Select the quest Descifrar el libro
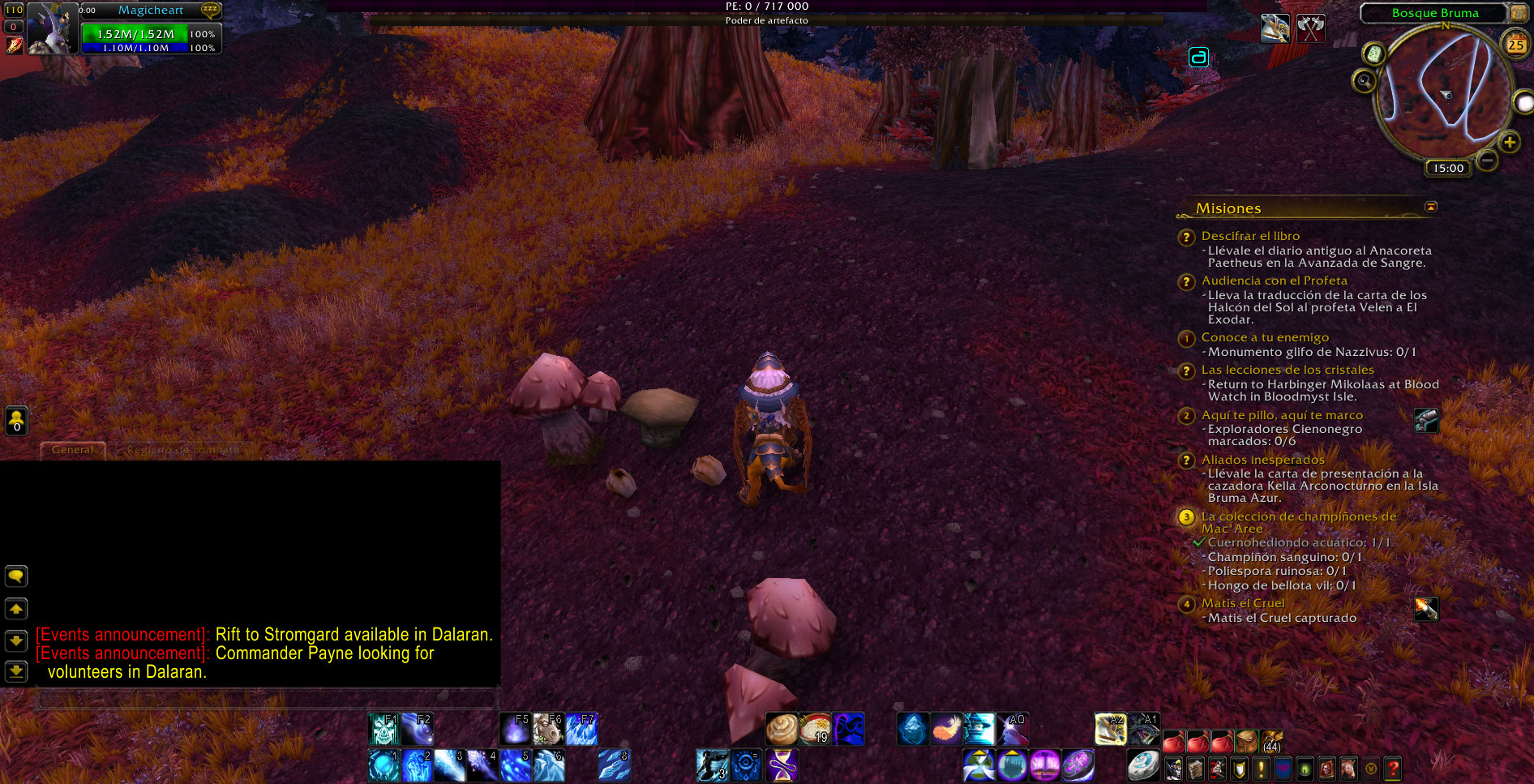Image resolution: width=1534 pixels, height=784 pixels. 1250,236
